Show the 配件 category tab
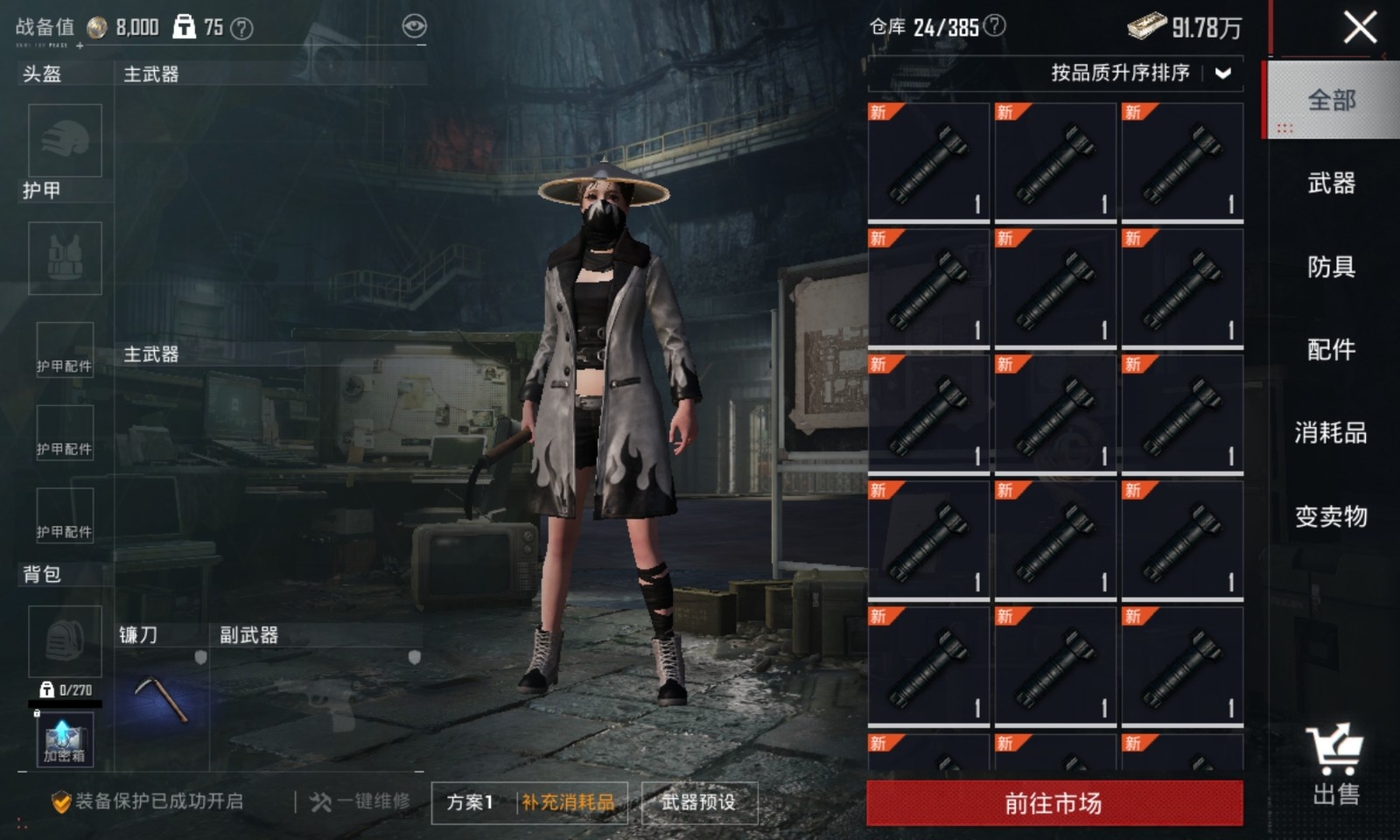 click(x=1331, y=349)
